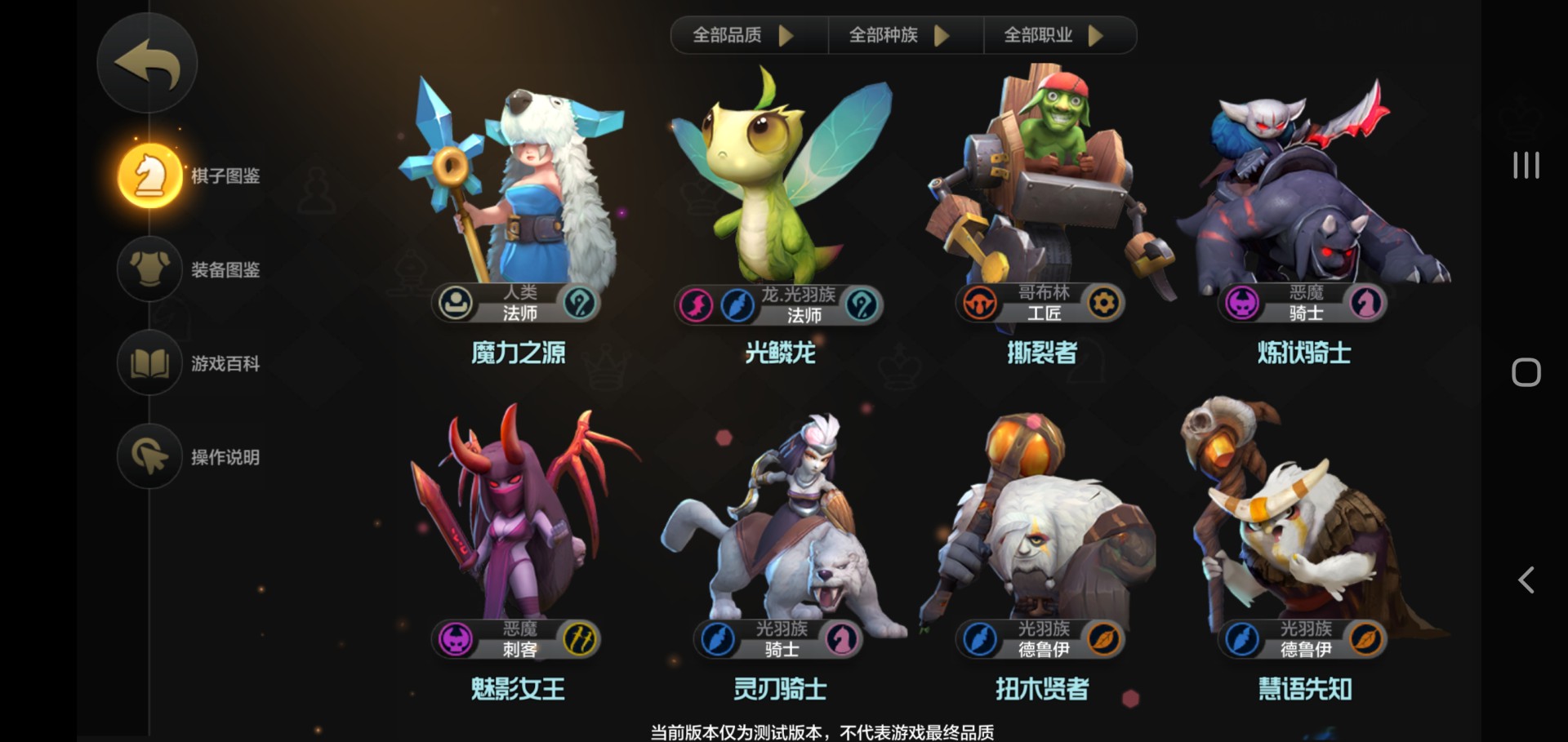Select the 操作说明 cursor icon
The image size is (1568, 742).
pyautogui.click(x=149, y=457)
